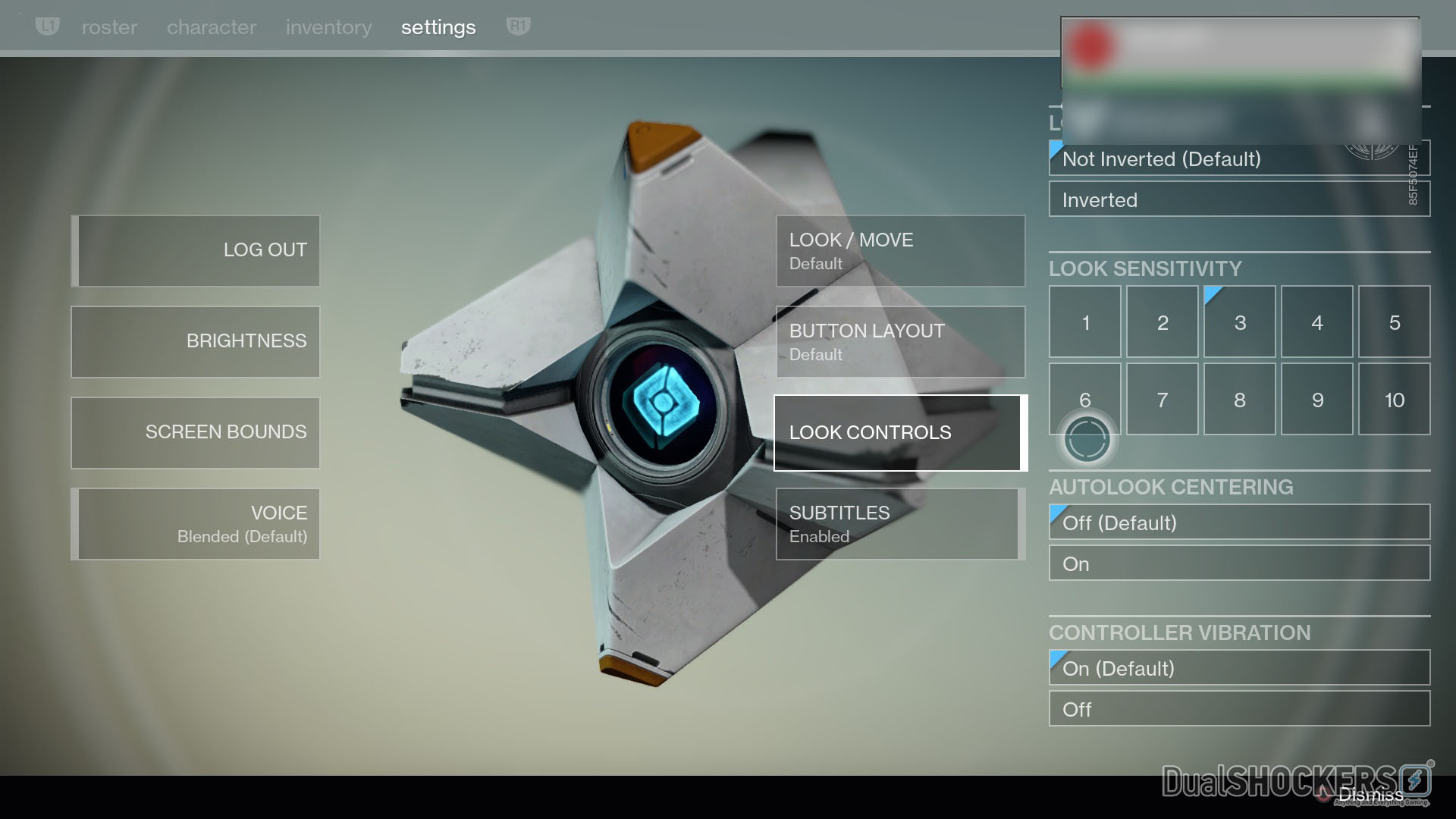Open the Button Layout setting
Screen dimensions: 1456x819
tap(900, 341)
